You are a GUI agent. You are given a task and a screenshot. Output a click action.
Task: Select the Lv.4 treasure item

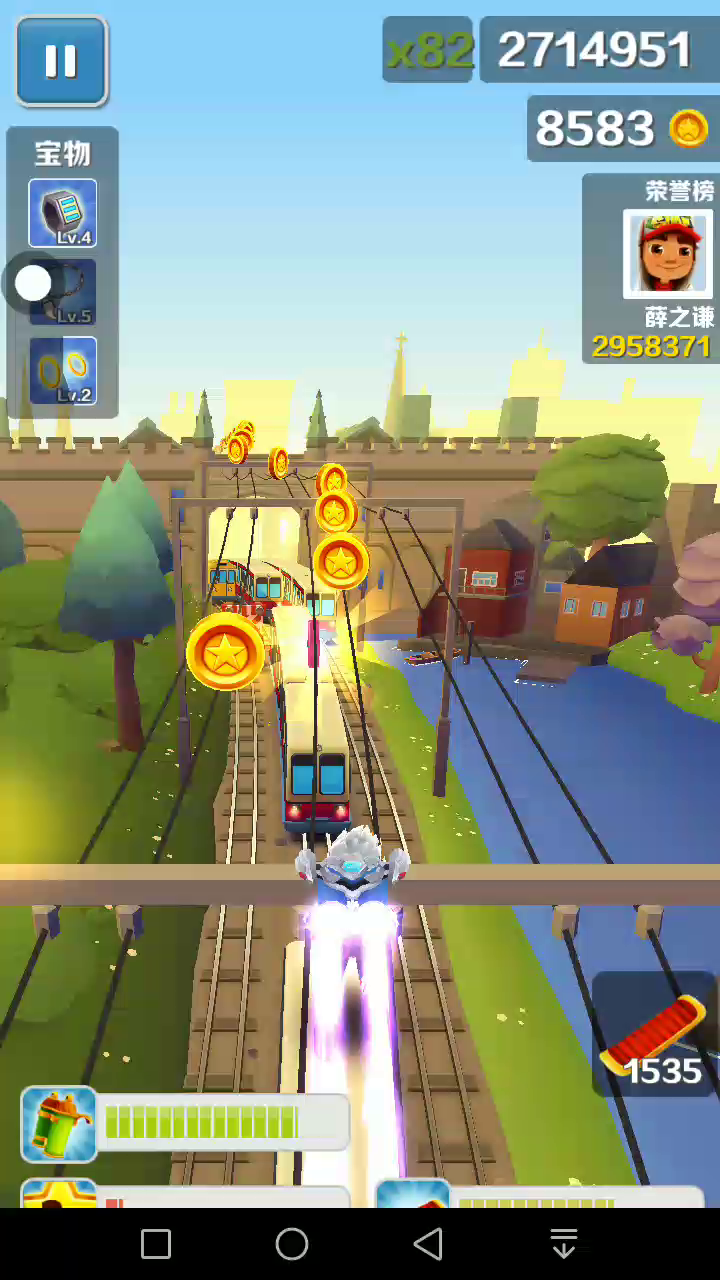[x=63, y=213]
